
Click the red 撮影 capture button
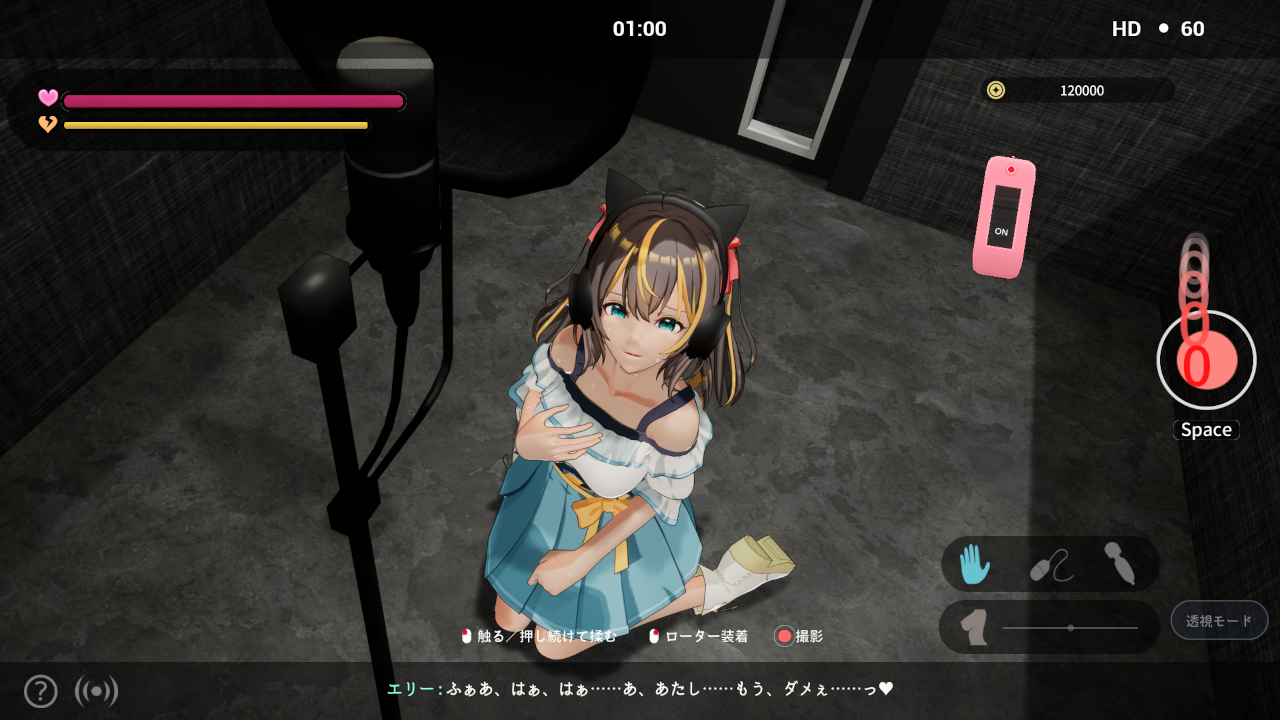[785, 636]
